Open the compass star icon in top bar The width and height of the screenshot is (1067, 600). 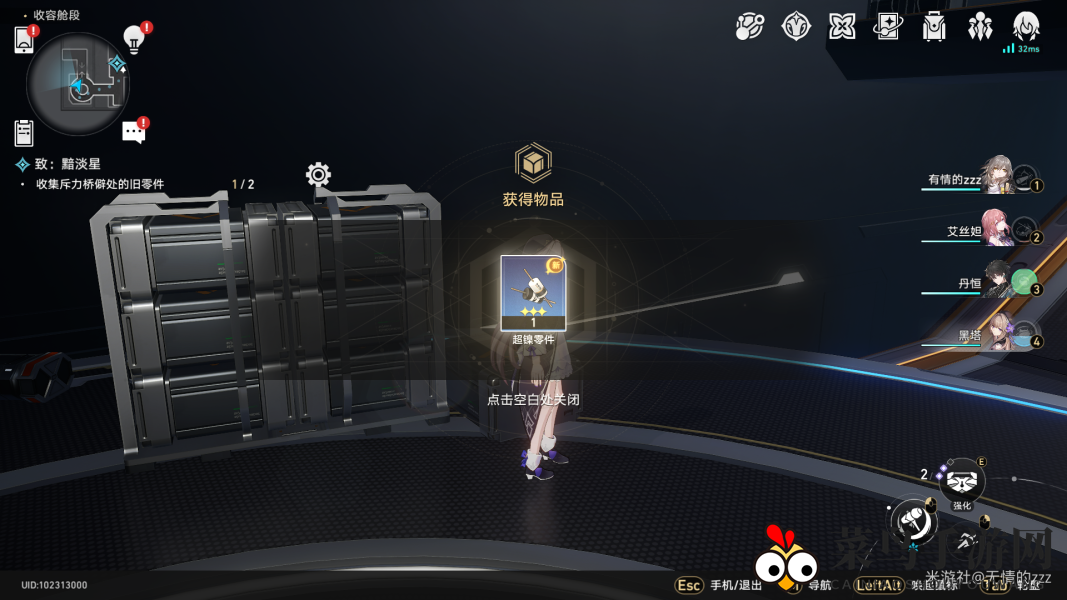(796, 27)
